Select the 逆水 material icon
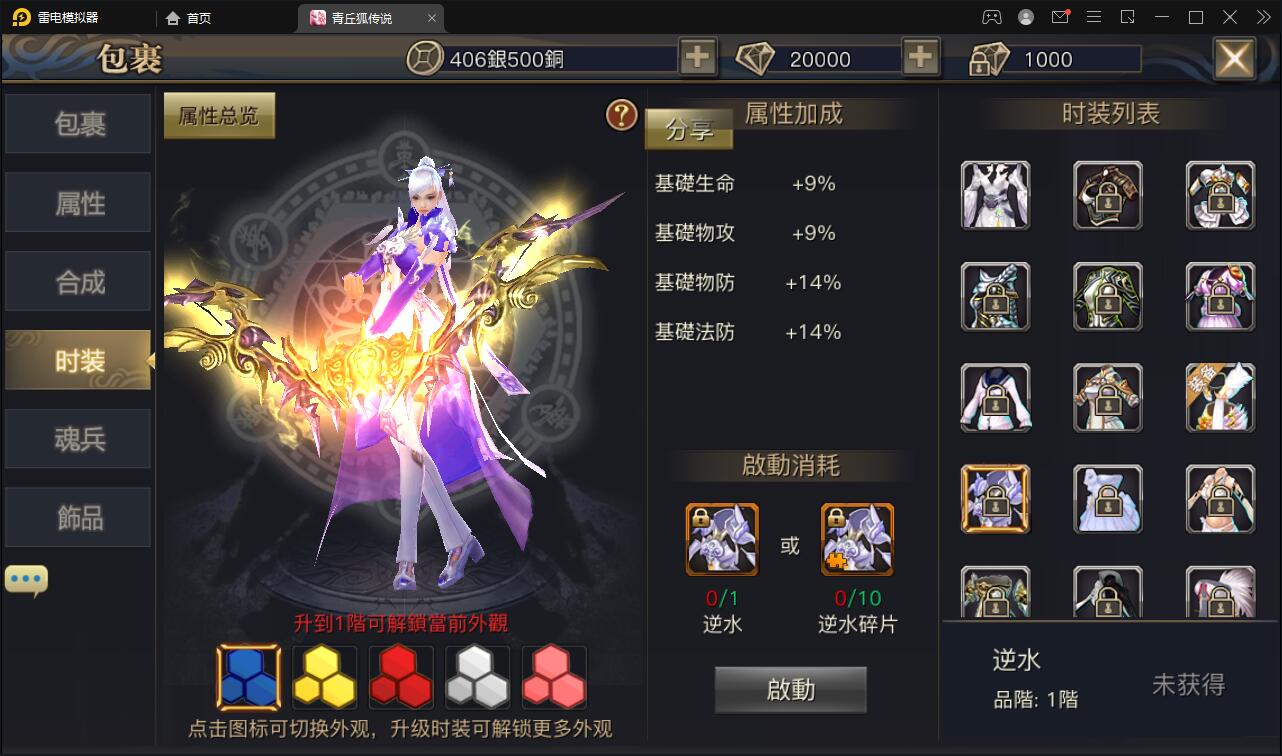 (x=722, y=539)
